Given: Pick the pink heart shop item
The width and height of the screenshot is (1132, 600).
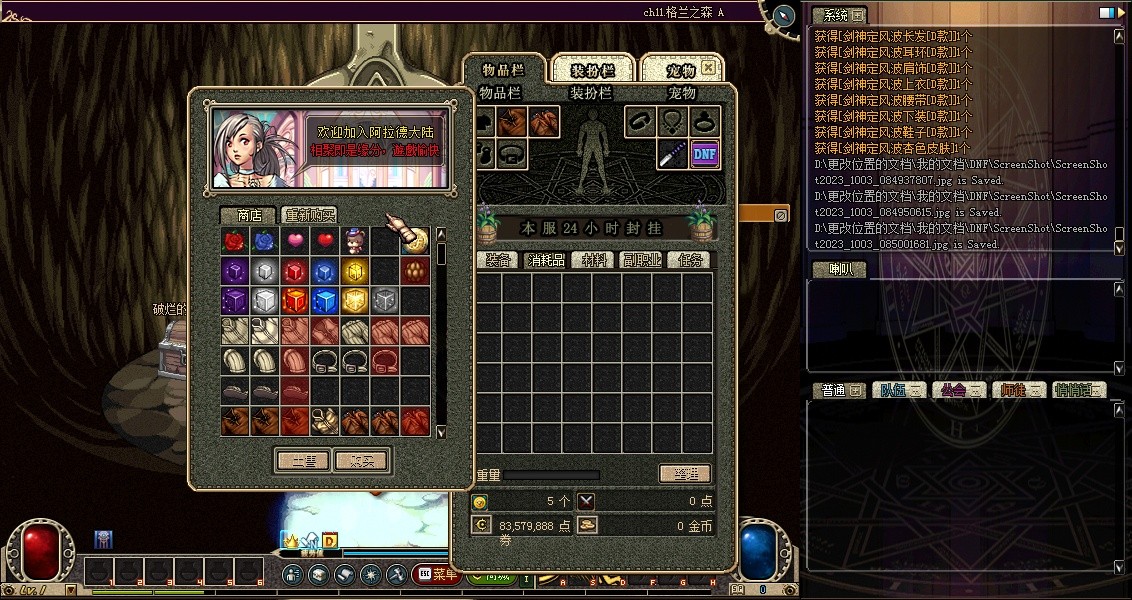Looking at the screenshot, I should (294, 241).
